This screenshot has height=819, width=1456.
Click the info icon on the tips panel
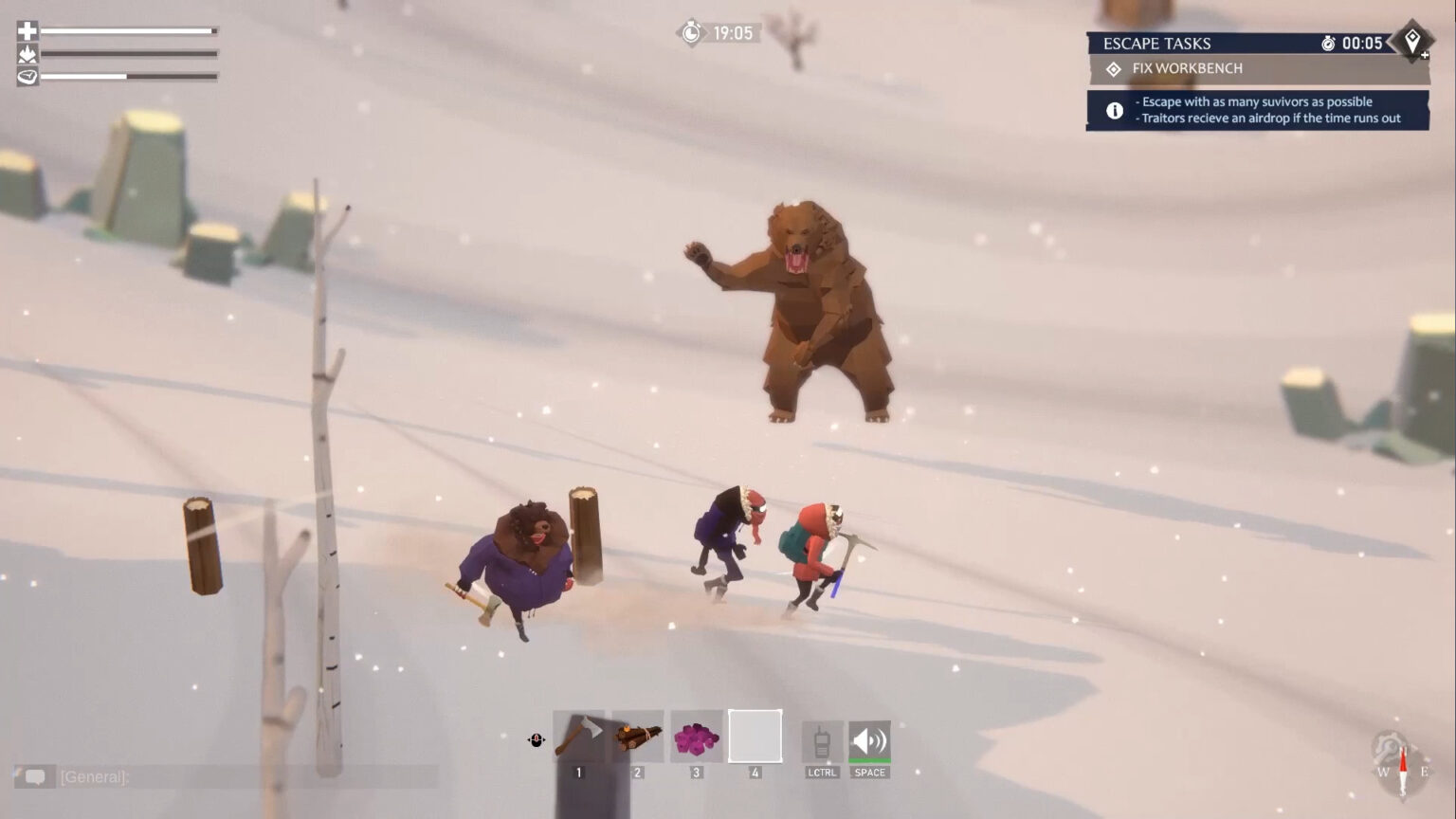(1114, 110)
